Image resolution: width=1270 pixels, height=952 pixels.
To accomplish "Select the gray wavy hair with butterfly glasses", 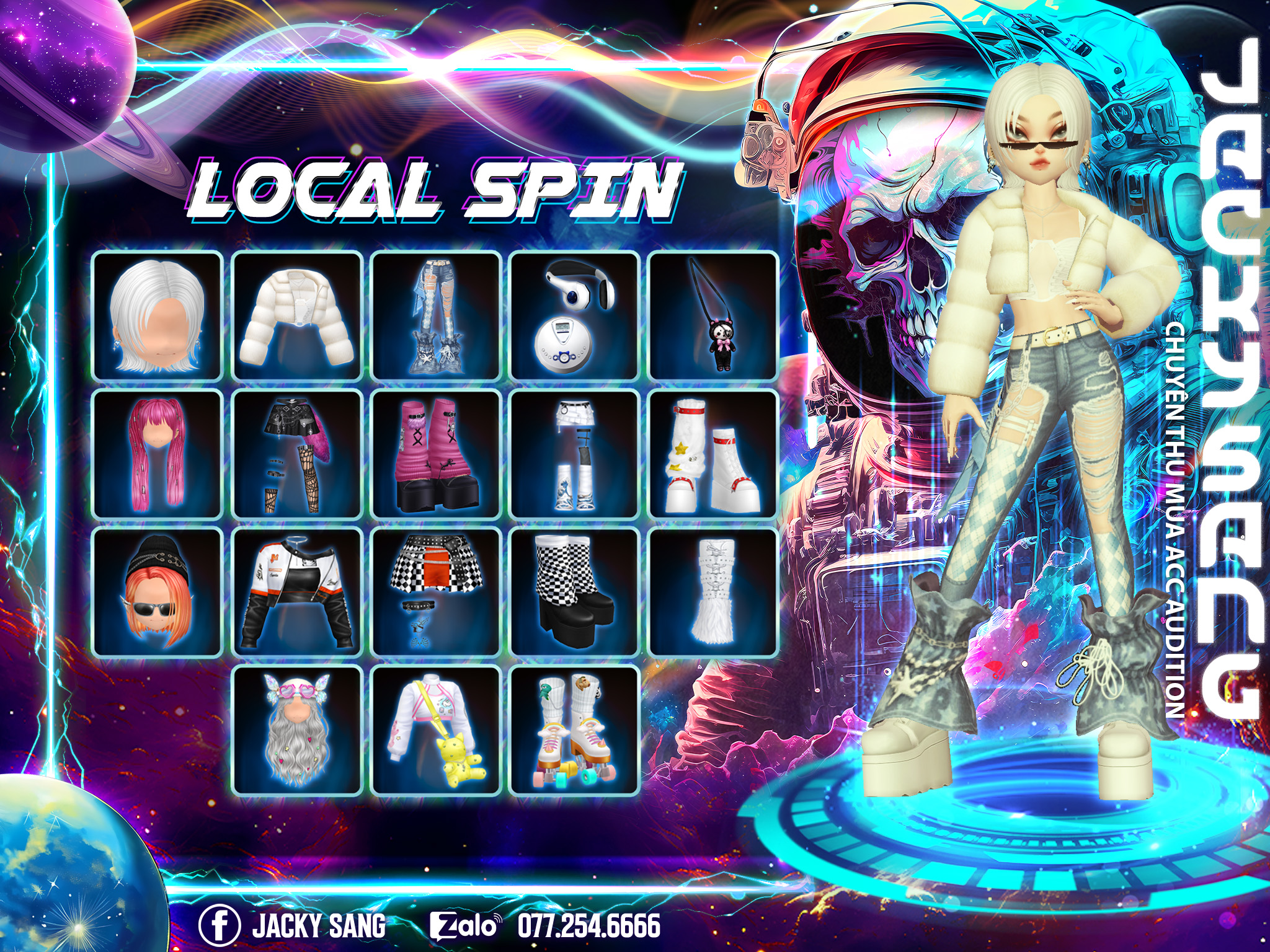I will click(297, 730).
